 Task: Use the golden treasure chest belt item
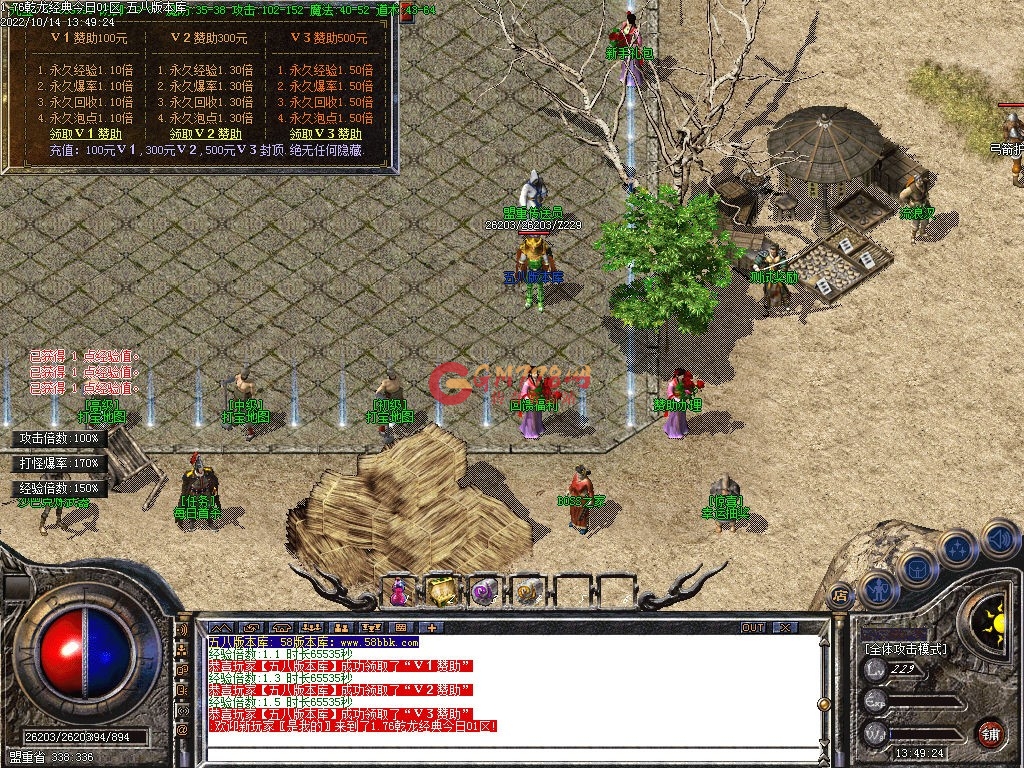[442, 592]
